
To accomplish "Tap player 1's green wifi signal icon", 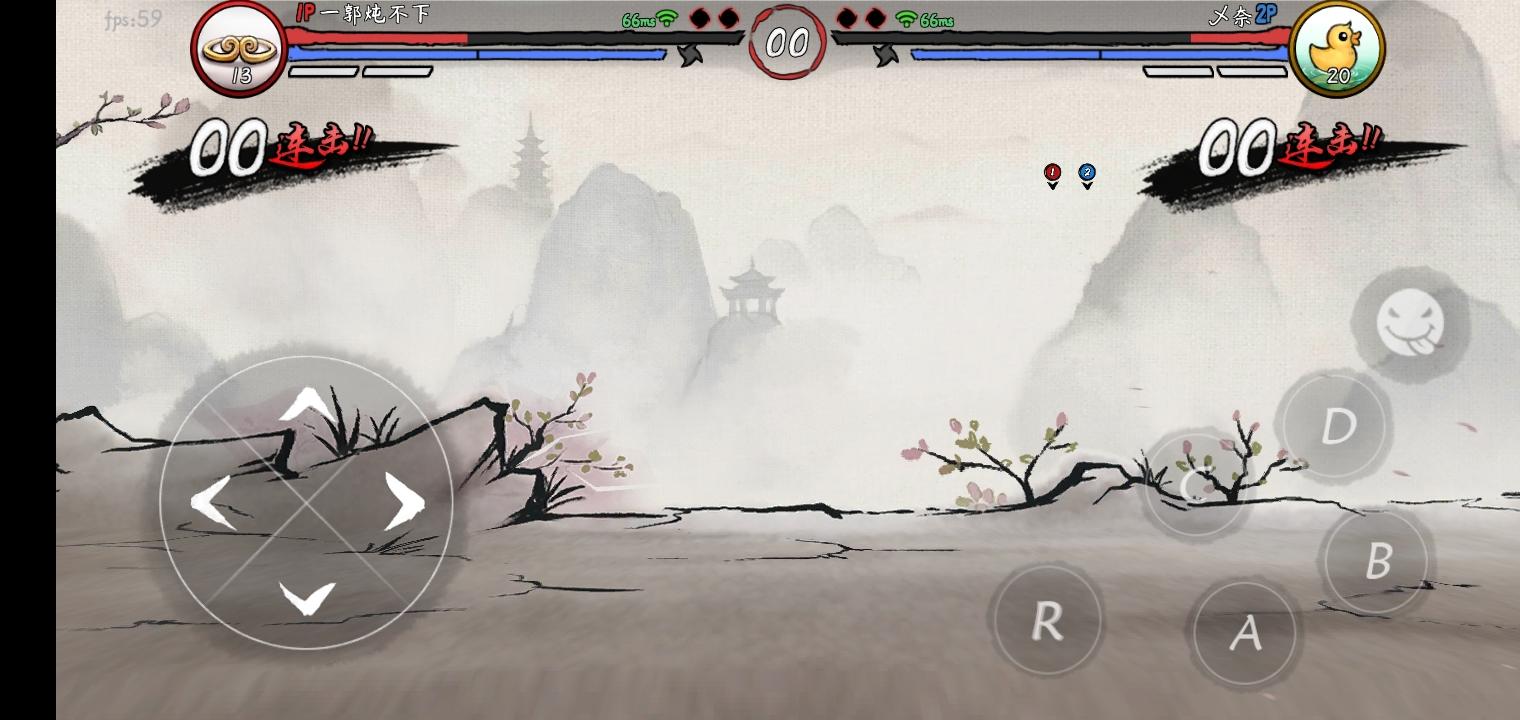I will [665, 18].
